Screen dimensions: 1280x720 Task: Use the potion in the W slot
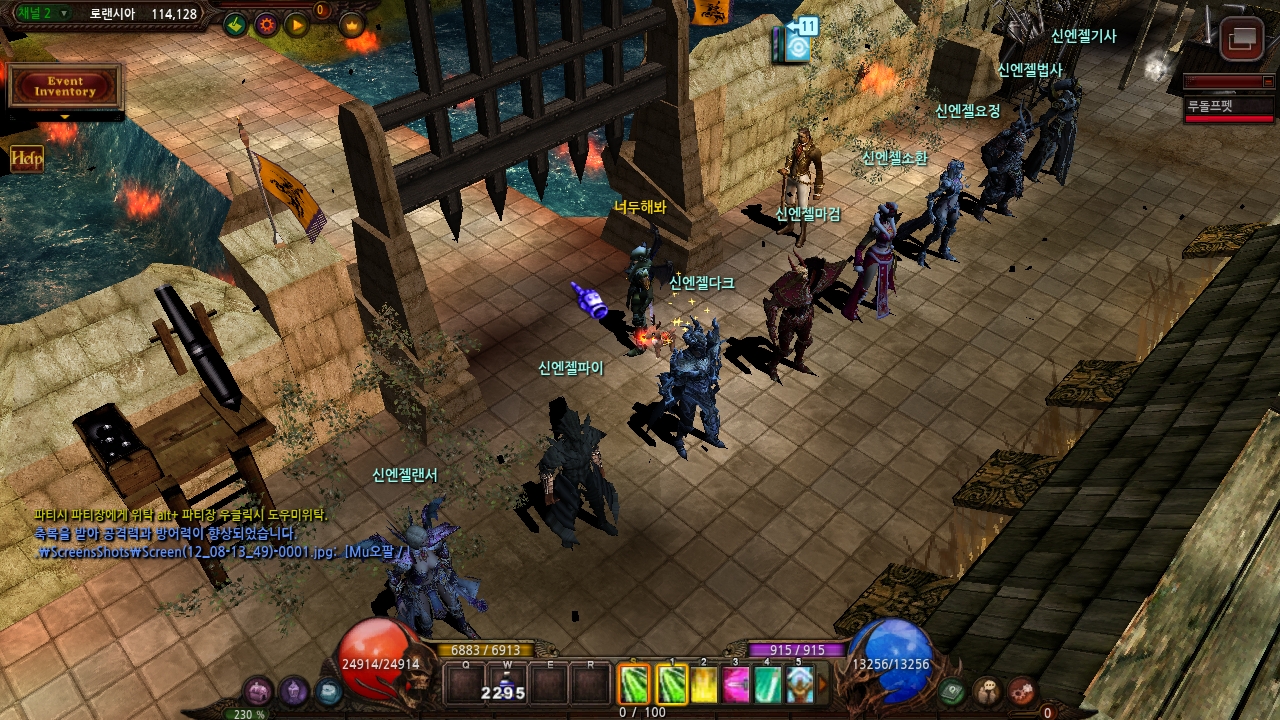click(x=507, y=685)
